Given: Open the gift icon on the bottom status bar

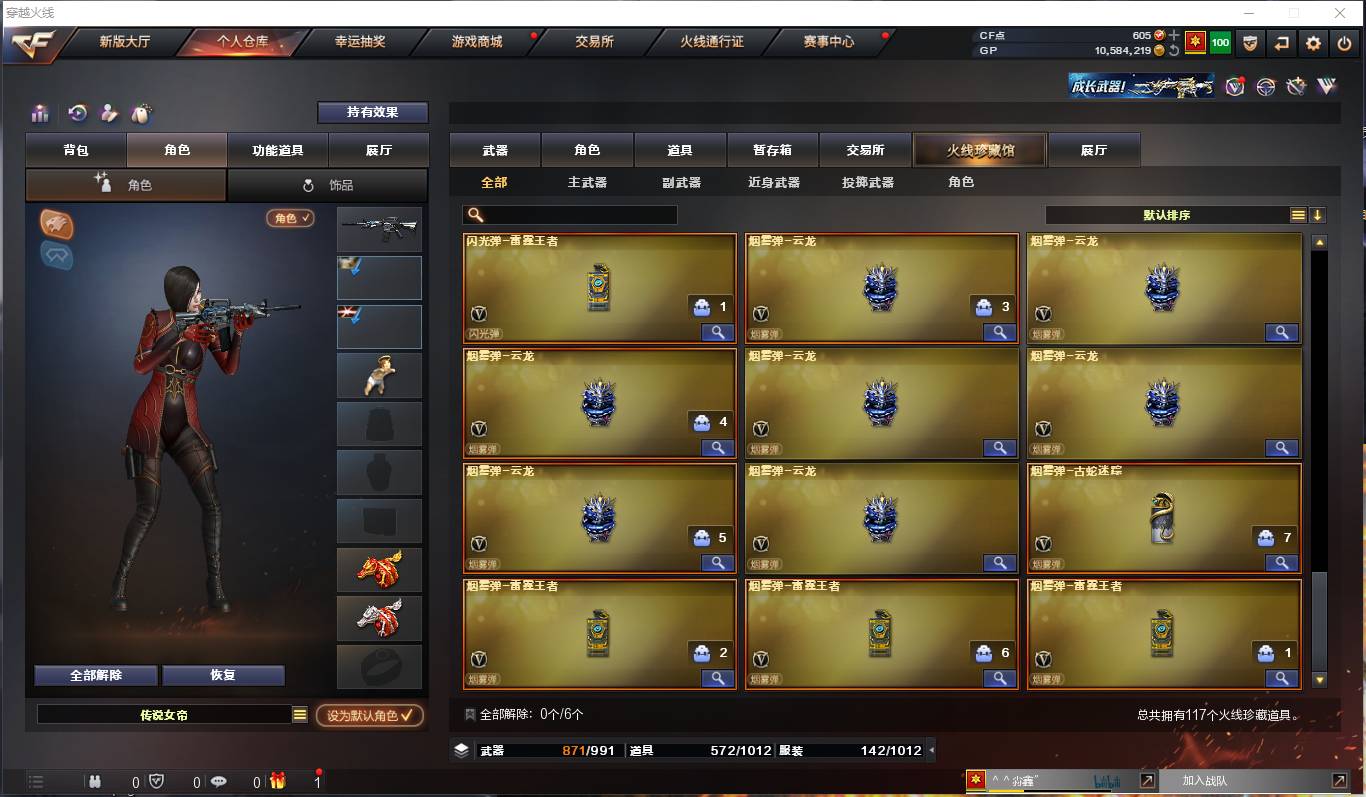Looking at the screenshot, I should pos(279,781).
